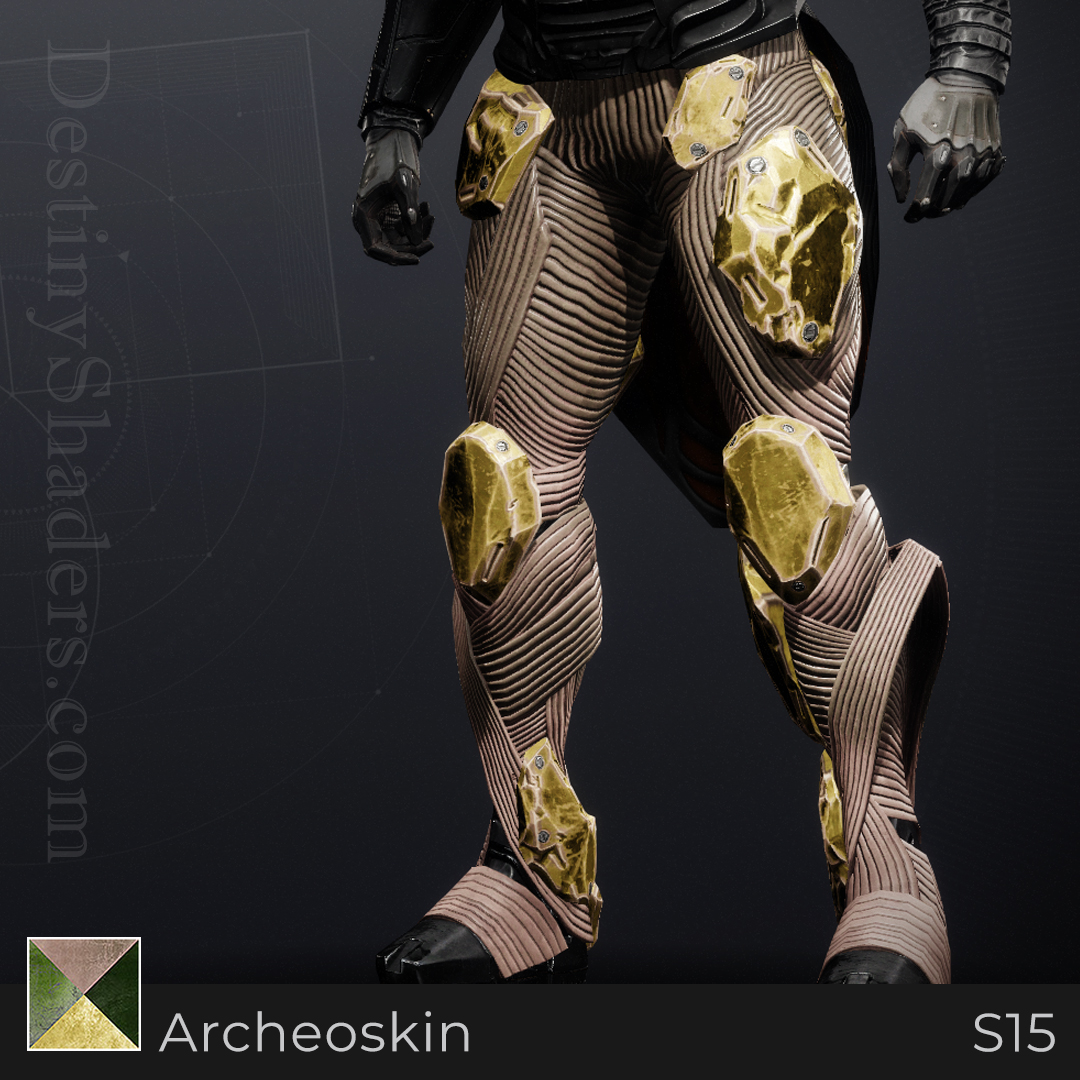This screenshot has width=1080, height=1080.
Task: Select the Archeoskin shader icon
Action: [x=84, y=994]
